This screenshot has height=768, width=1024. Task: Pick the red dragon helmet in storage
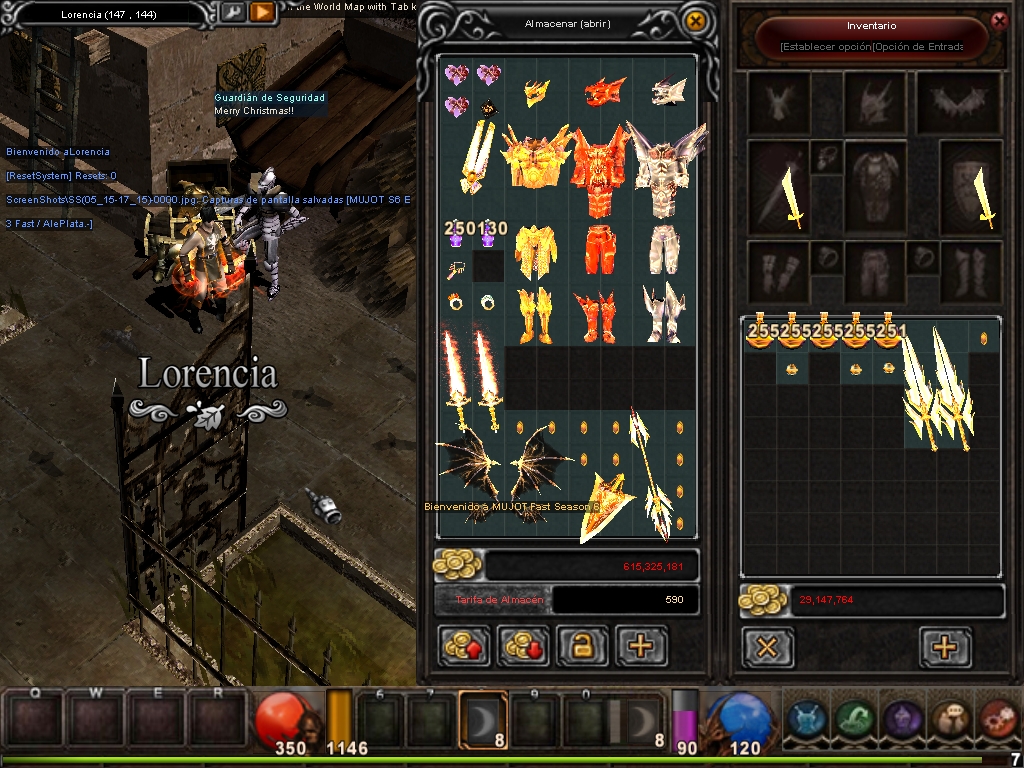[x=604, y=93]
